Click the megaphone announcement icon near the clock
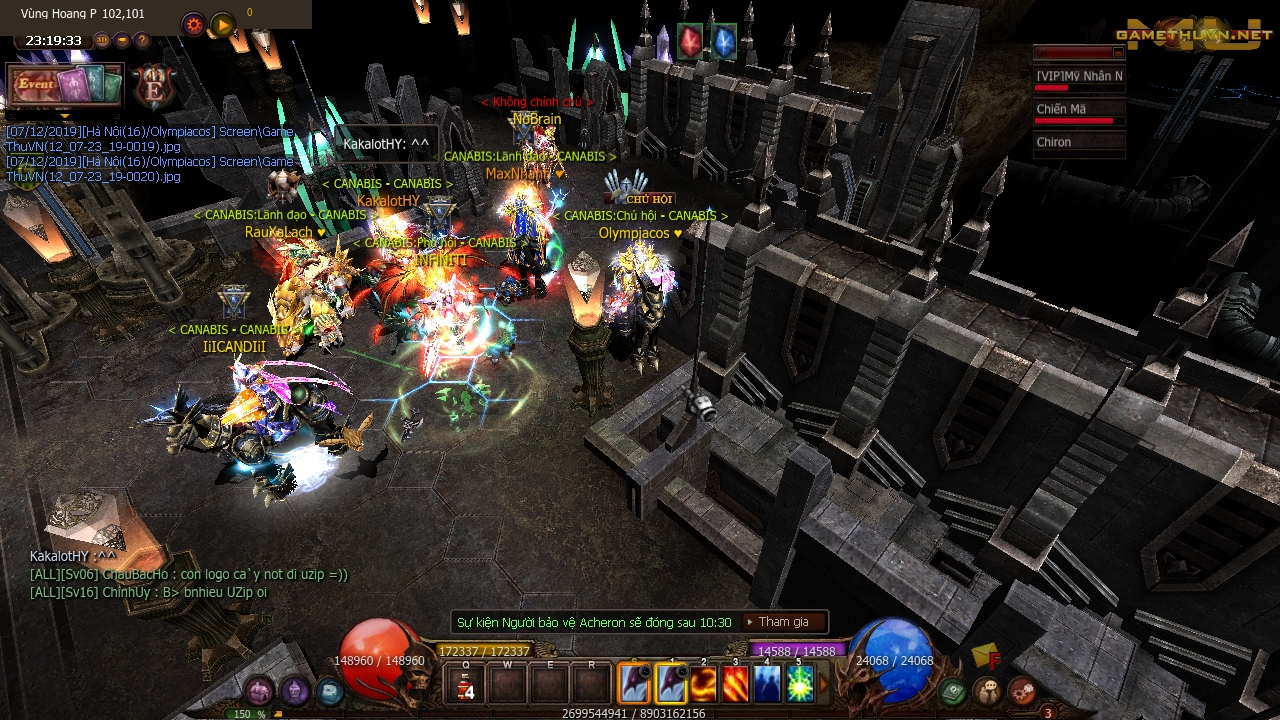1280x720 pixels. (x=122, y=41)
